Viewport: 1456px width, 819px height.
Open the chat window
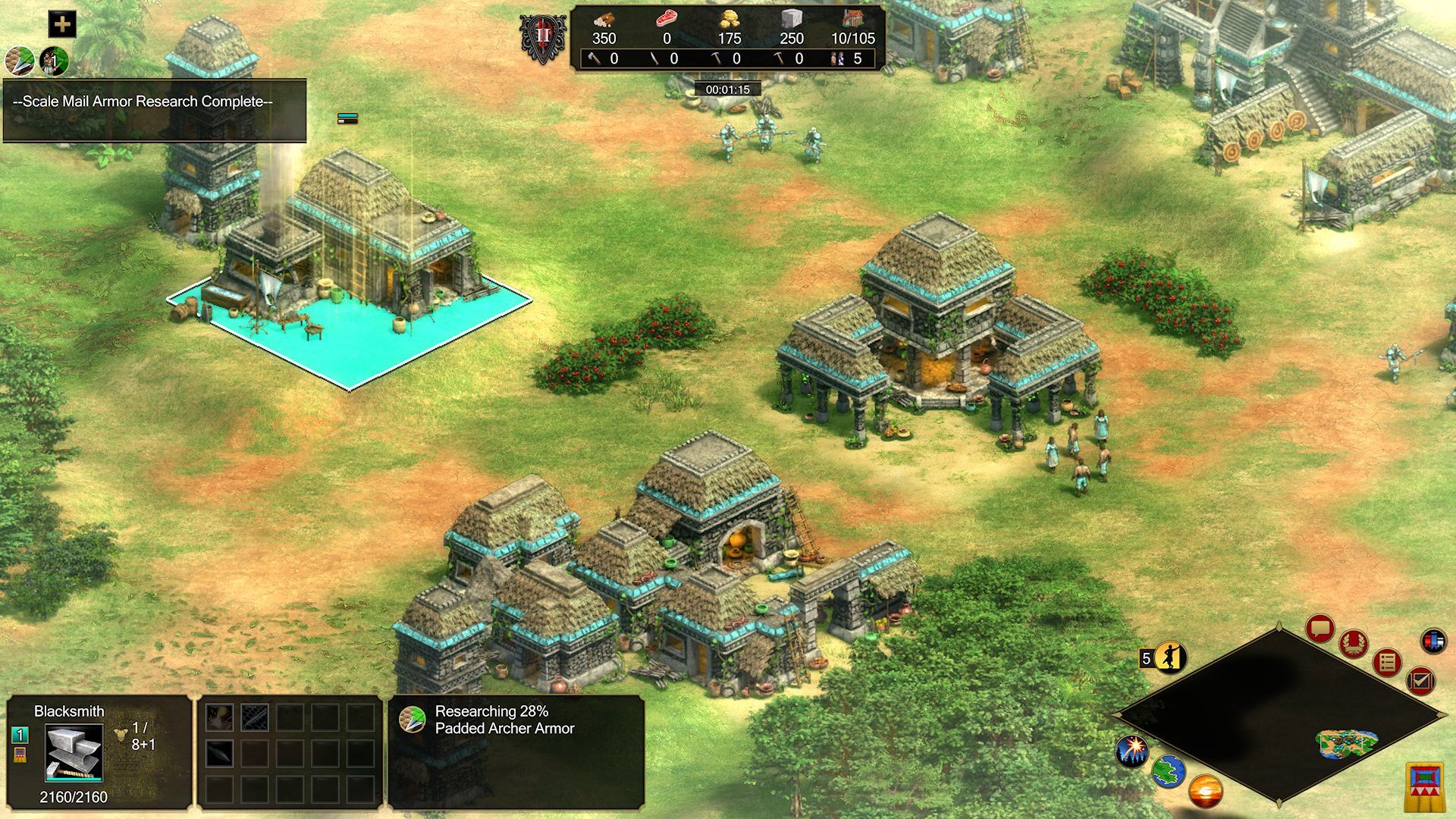[x=1320, y=629]
